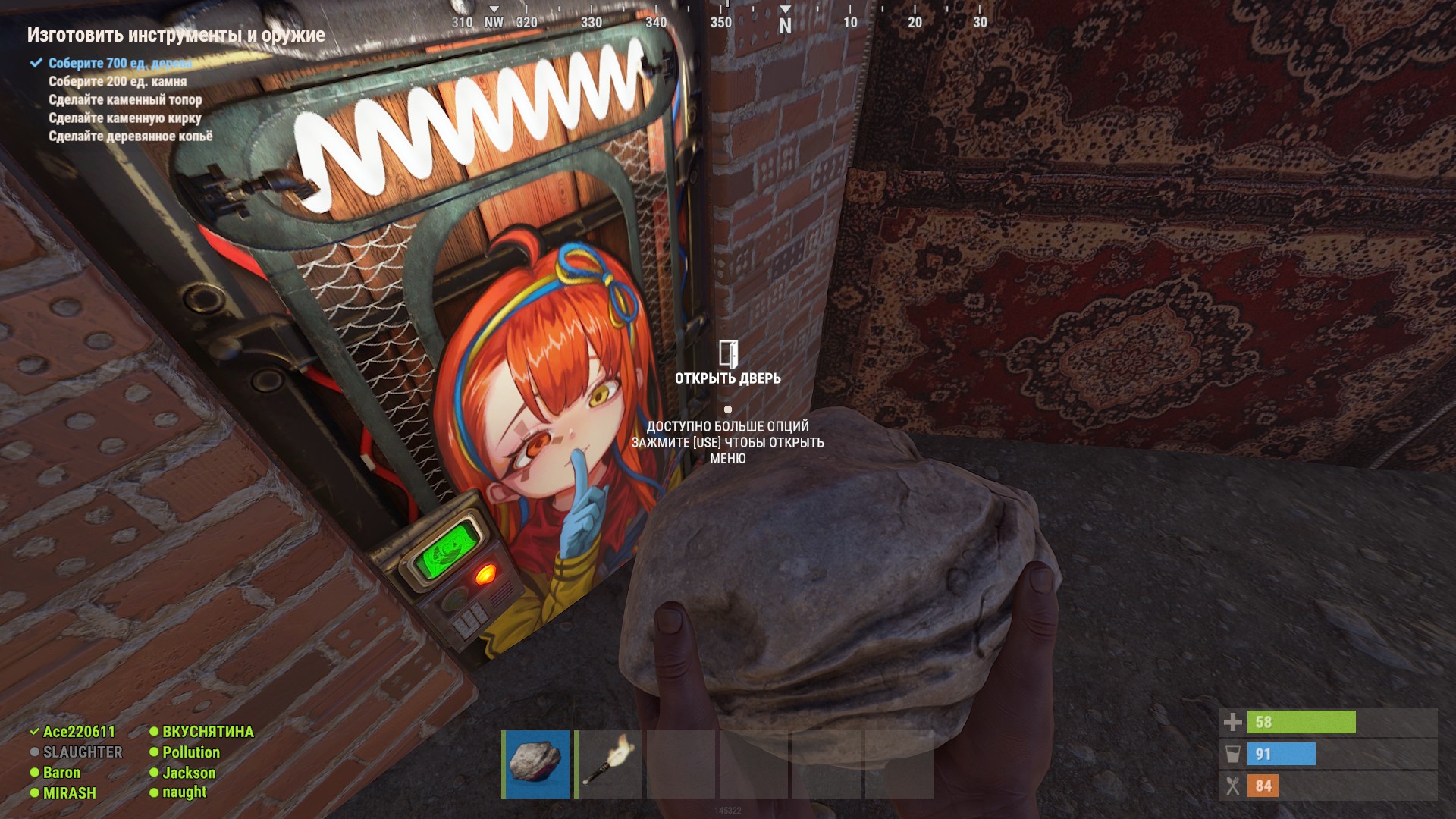Screen dimensions: 1456x819
Task: Select team member MIRASH
Action: (69, 793)
